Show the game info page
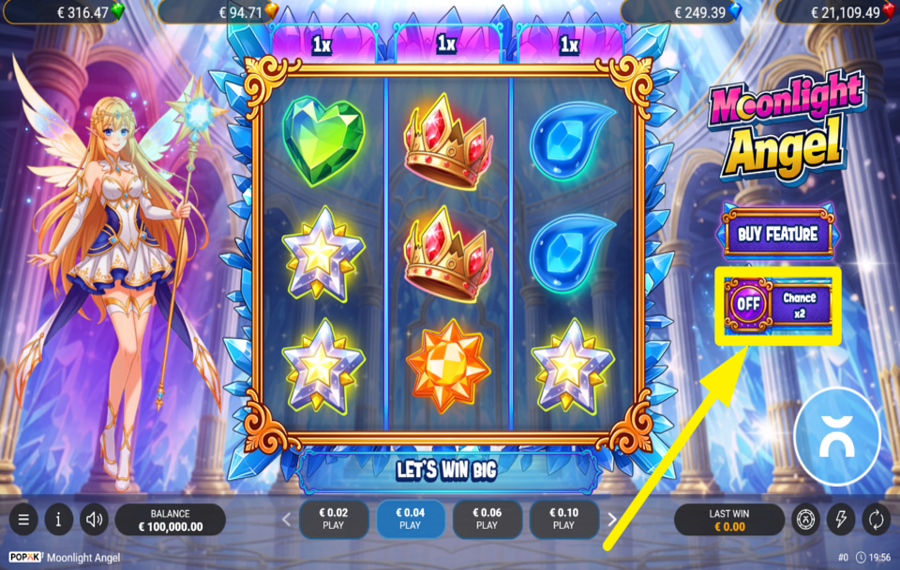 tap(59, 520)
